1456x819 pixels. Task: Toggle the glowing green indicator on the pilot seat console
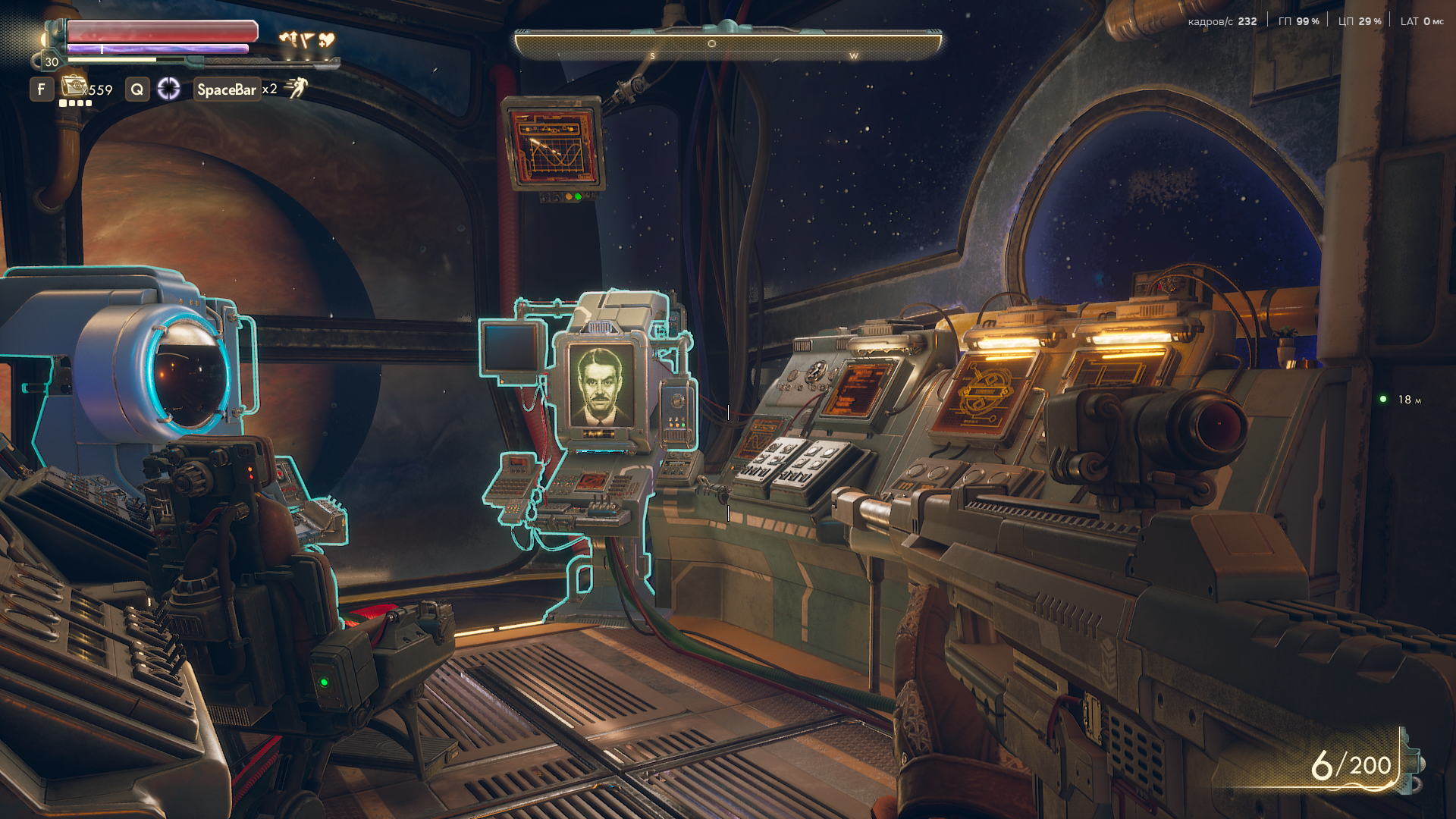click(x=326, y=682)
